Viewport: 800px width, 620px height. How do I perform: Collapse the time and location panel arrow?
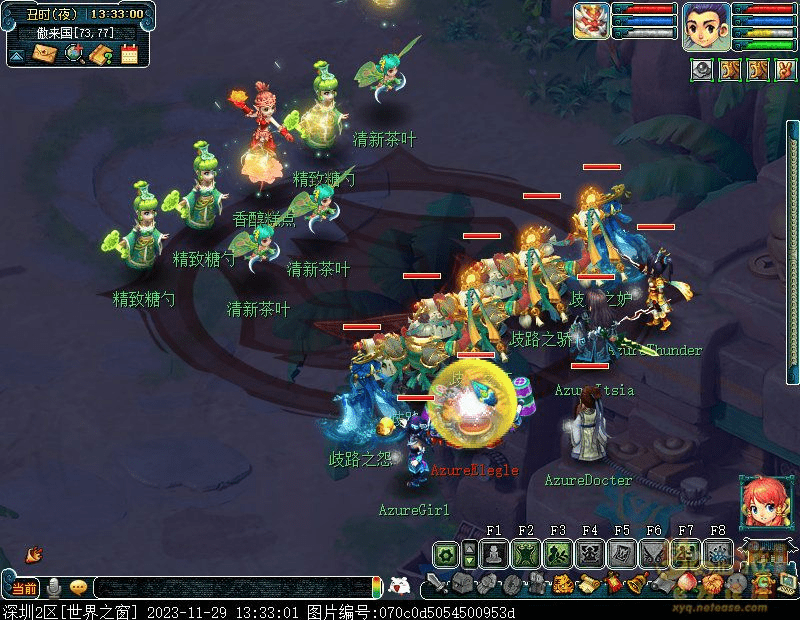click(x=17, y=56)
